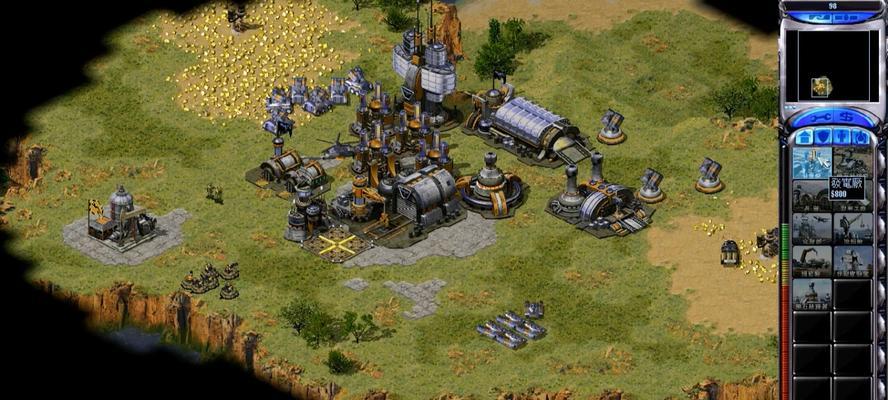Select the build icon showing a crane
The width and height of the screenshot is (888, 400).
812,261
